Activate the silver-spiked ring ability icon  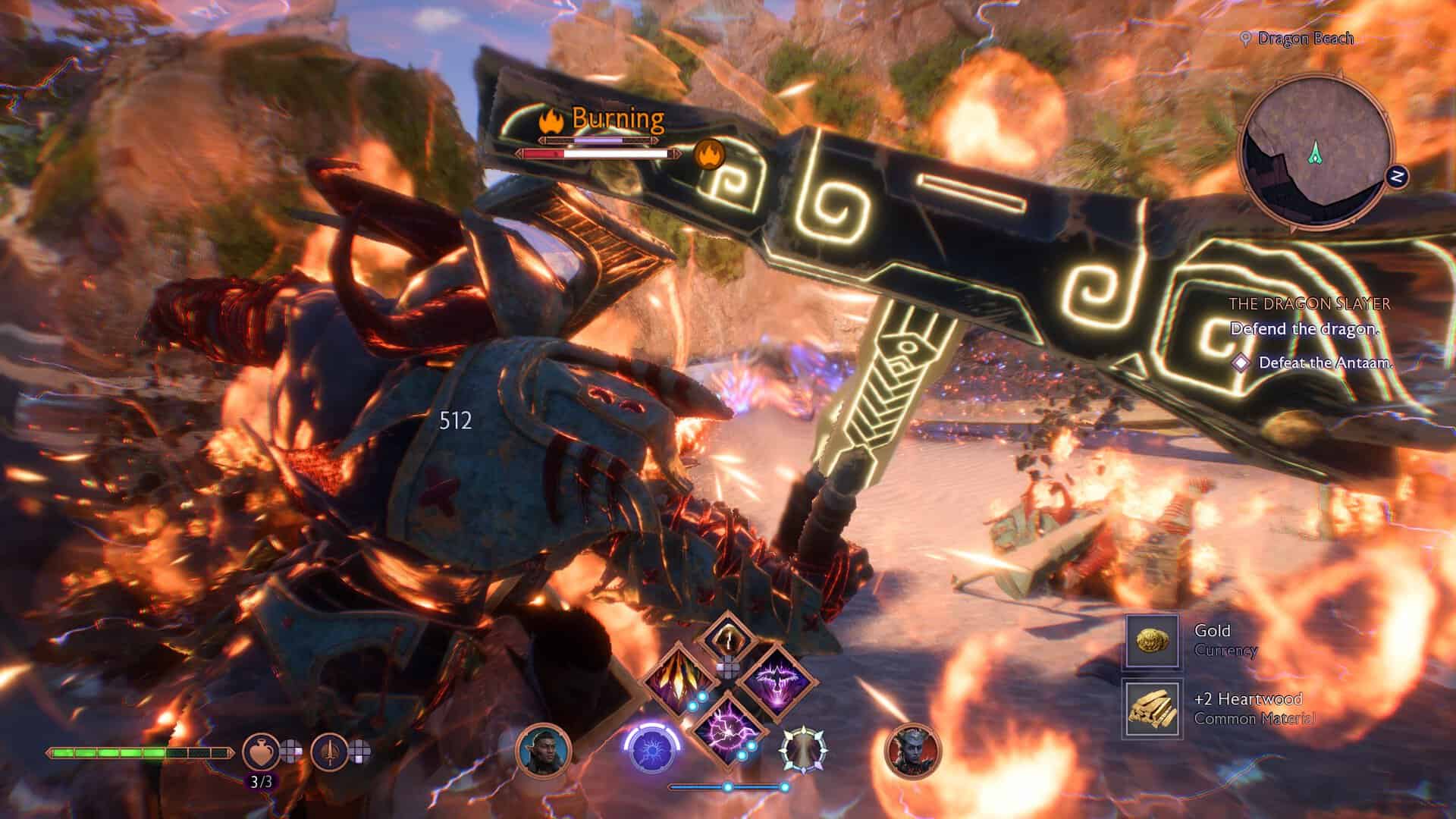pos(804,751)
